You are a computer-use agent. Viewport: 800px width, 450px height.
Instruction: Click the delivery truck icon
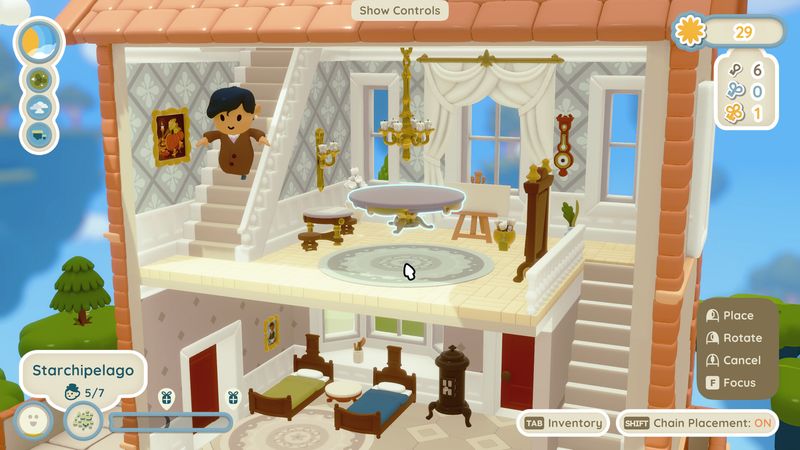coord(41,133)
